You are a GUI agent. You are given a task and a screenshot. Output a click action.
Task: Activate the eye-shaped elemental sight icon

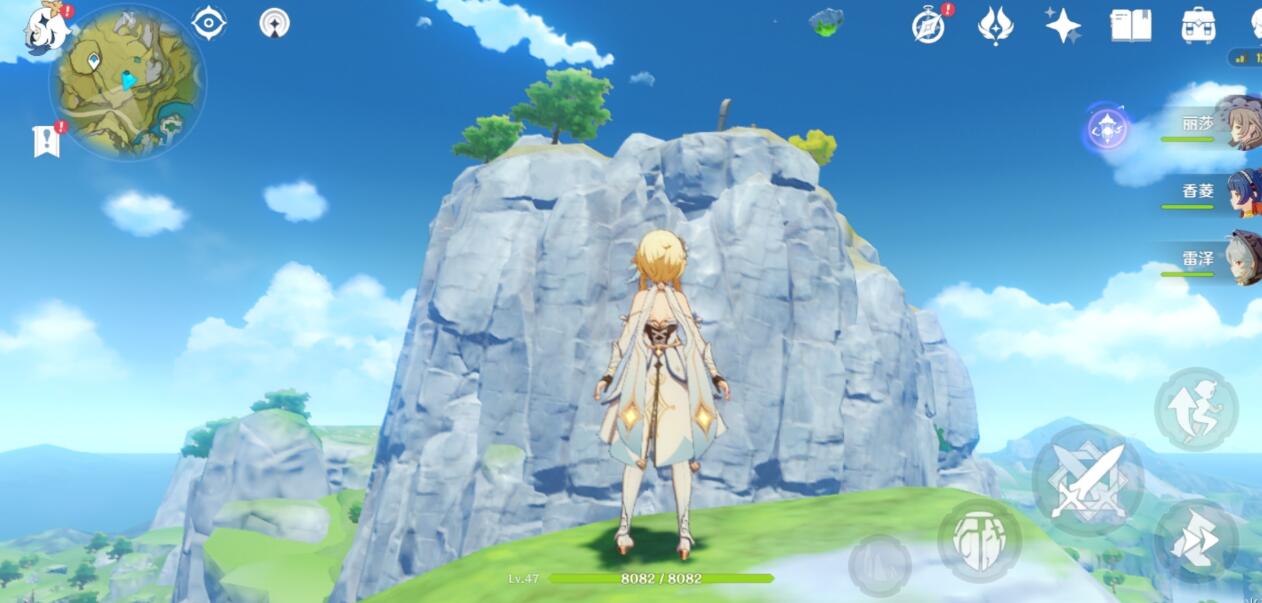tap(209, 22)
